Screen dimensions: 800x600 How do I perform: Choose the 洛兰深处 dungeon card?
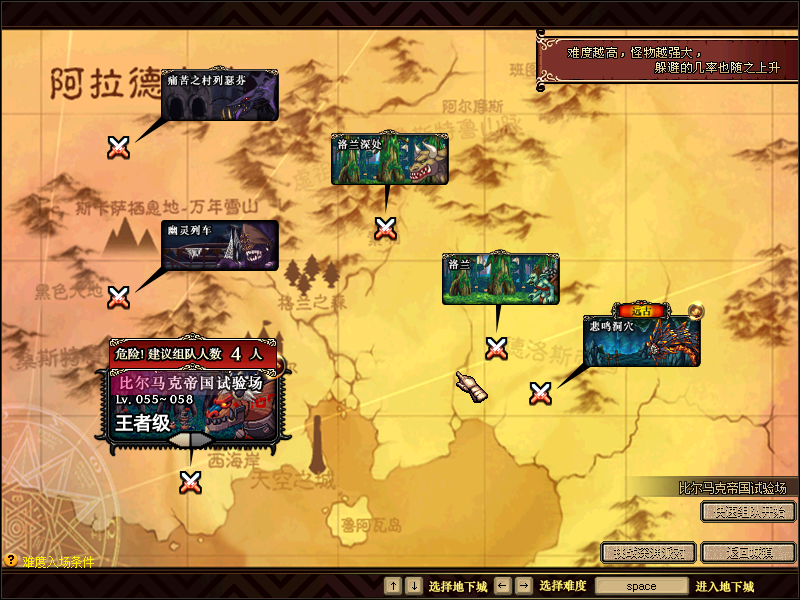pos(390,160)
